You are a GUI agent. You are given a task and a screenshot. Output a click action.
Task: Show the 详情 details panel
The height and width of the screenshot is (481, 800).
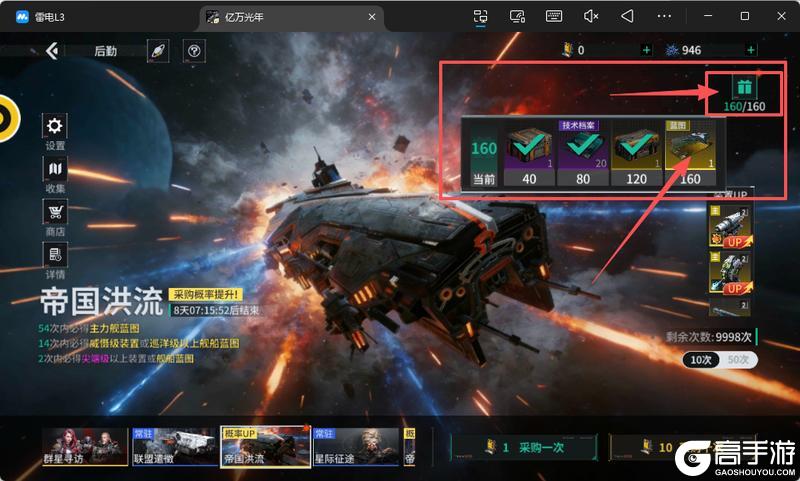coord(55,256)
